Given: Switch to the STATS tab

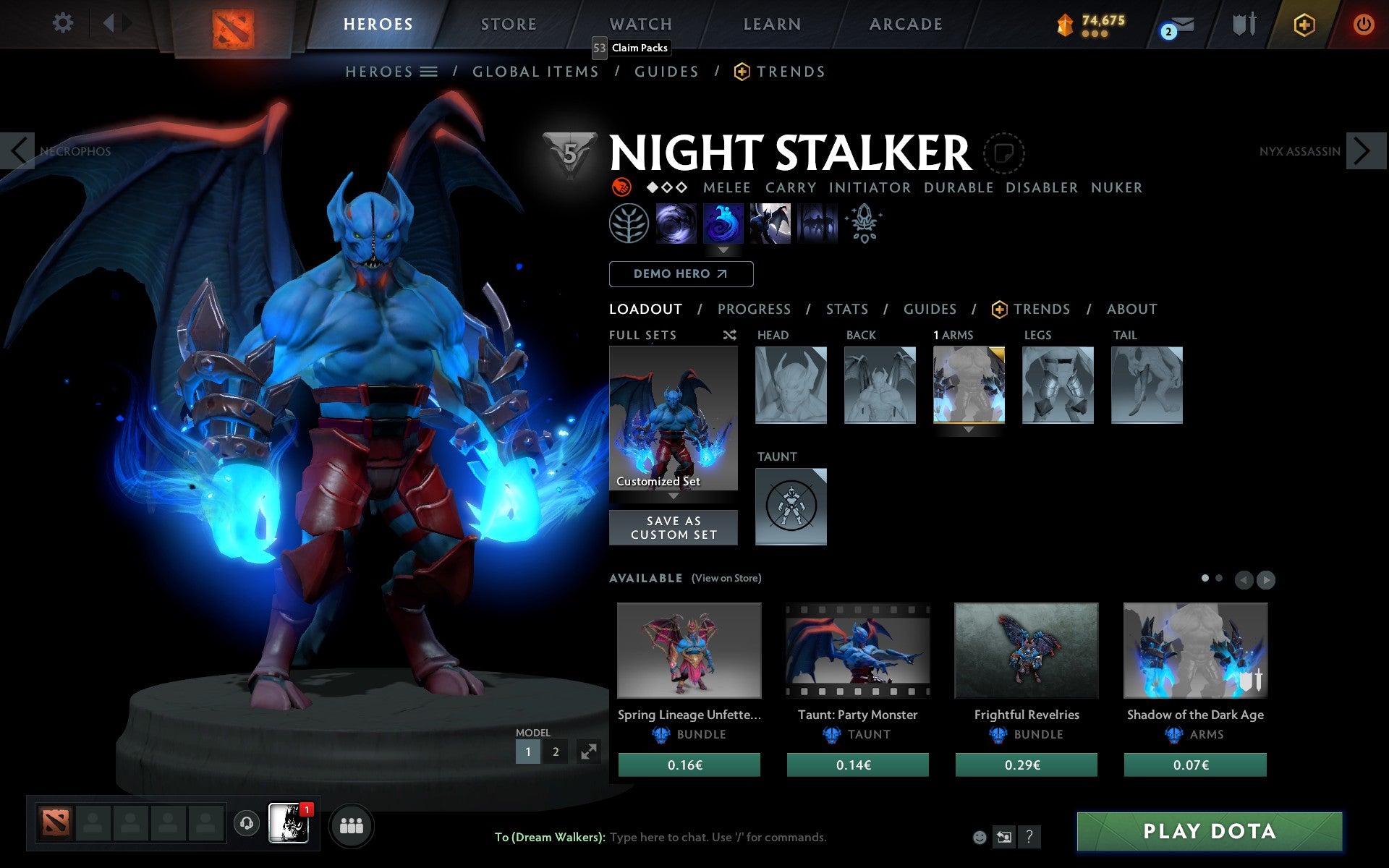Looking at the screenshot, I should click(x=846, y=309).
